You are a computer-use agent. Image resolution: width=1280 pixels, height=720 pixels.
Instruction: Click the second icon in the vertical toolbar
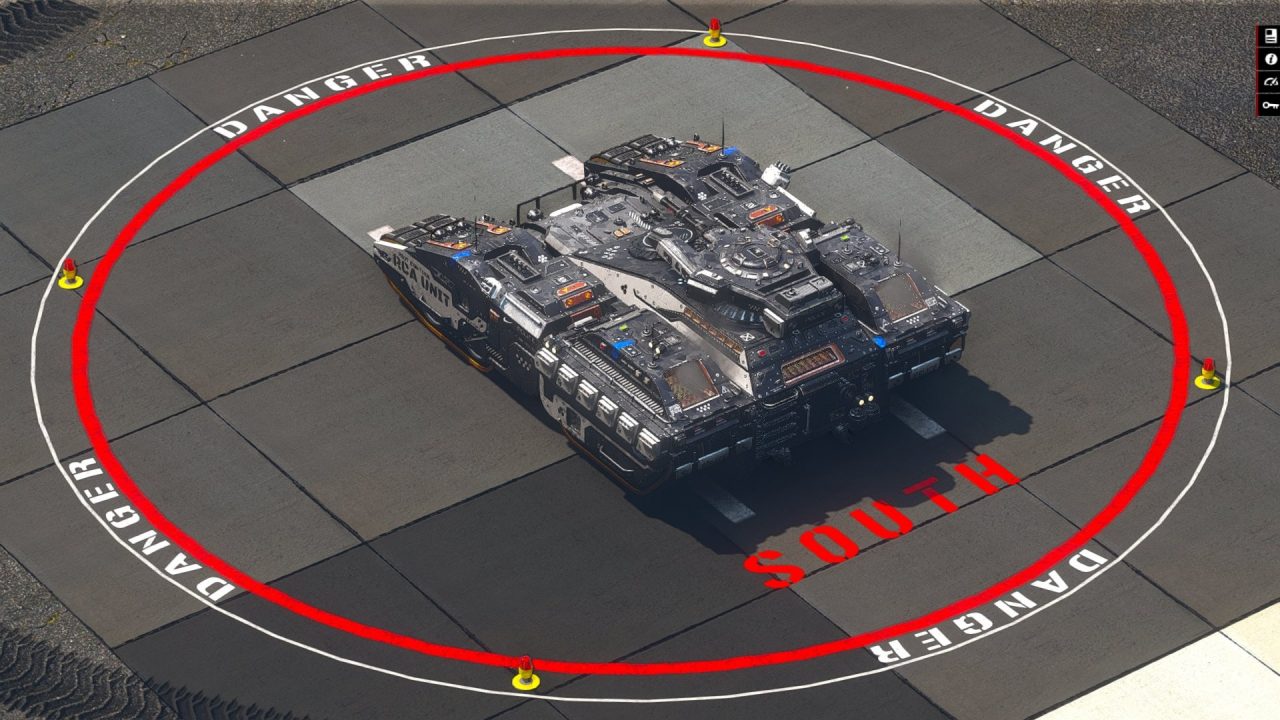pos(1270,58)
